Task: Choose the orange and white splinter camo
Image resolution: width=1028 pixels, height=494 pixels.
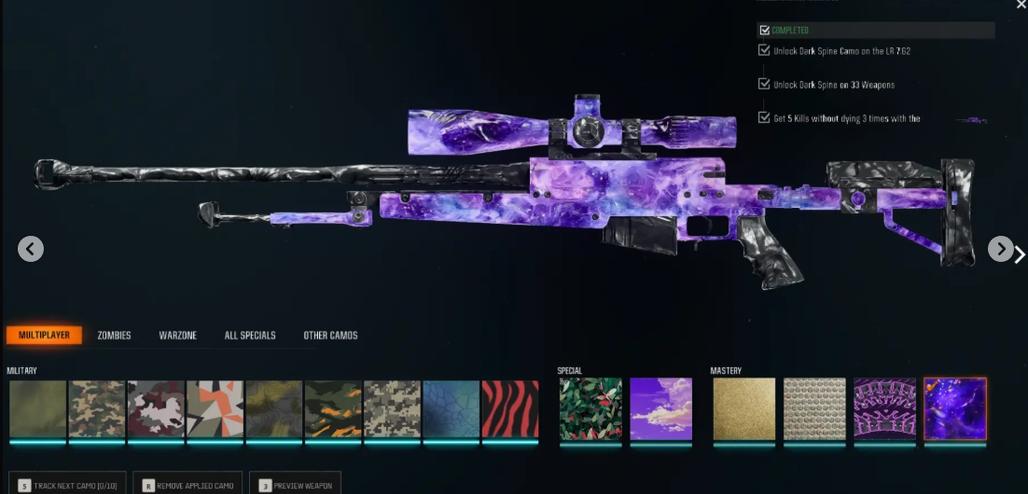Action: pyautogui.click(x=215, y=408)
